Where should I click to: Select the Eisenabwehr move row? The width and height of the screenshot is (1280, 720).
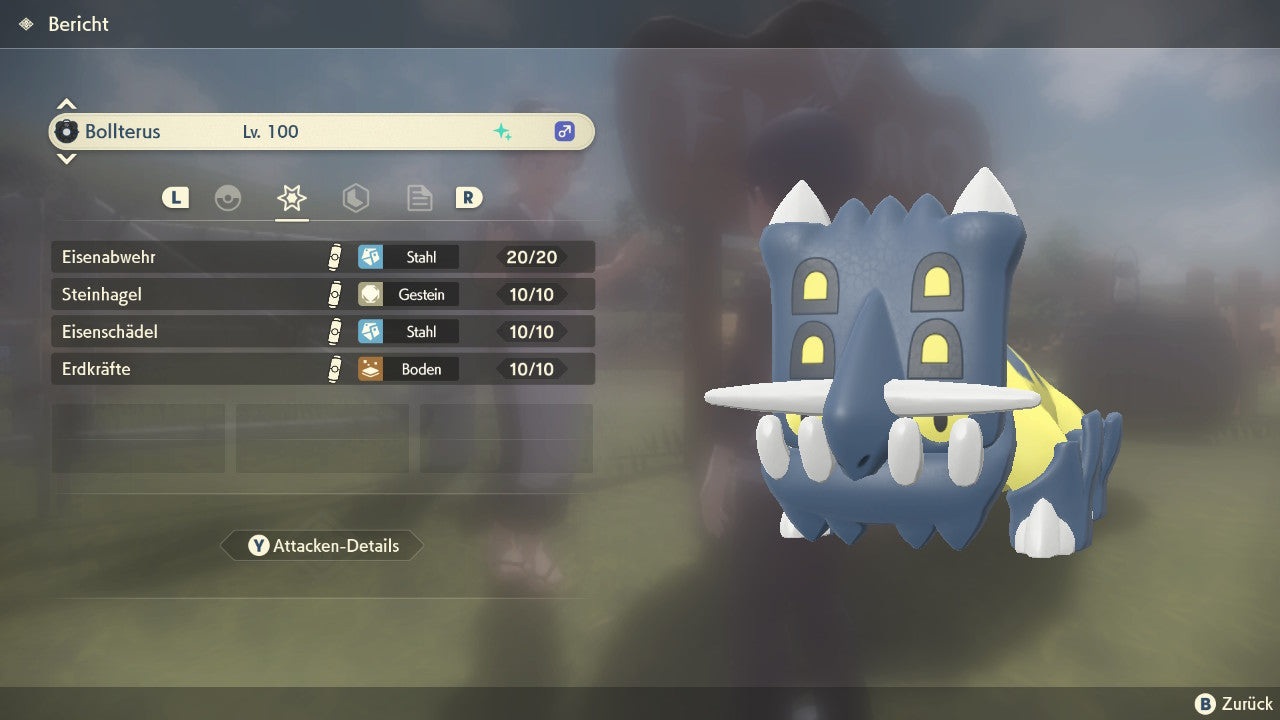[x=322, y=257]
